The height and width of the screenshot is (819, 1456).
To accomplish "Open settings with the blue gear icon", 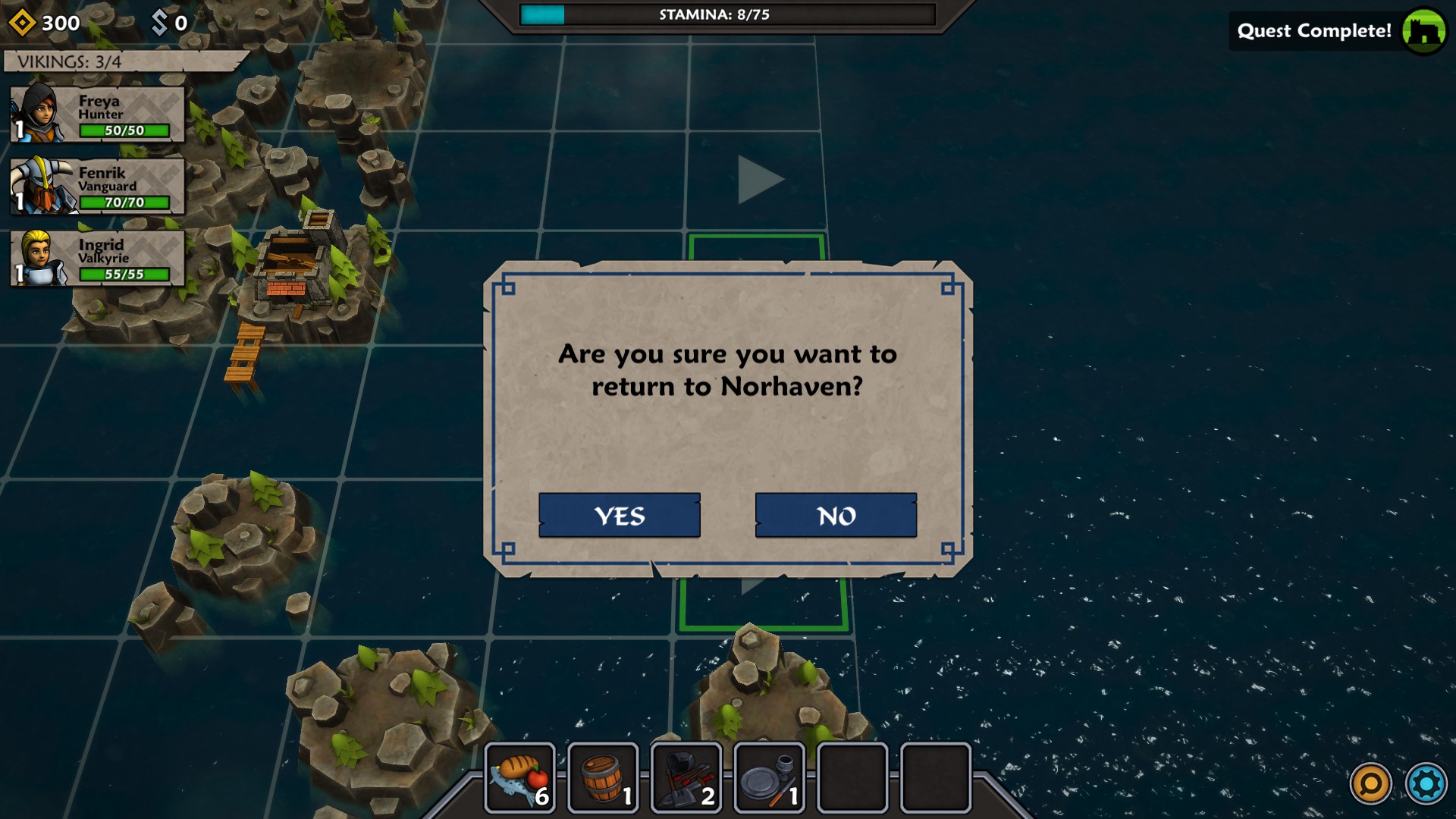I will coord(1426,783).
